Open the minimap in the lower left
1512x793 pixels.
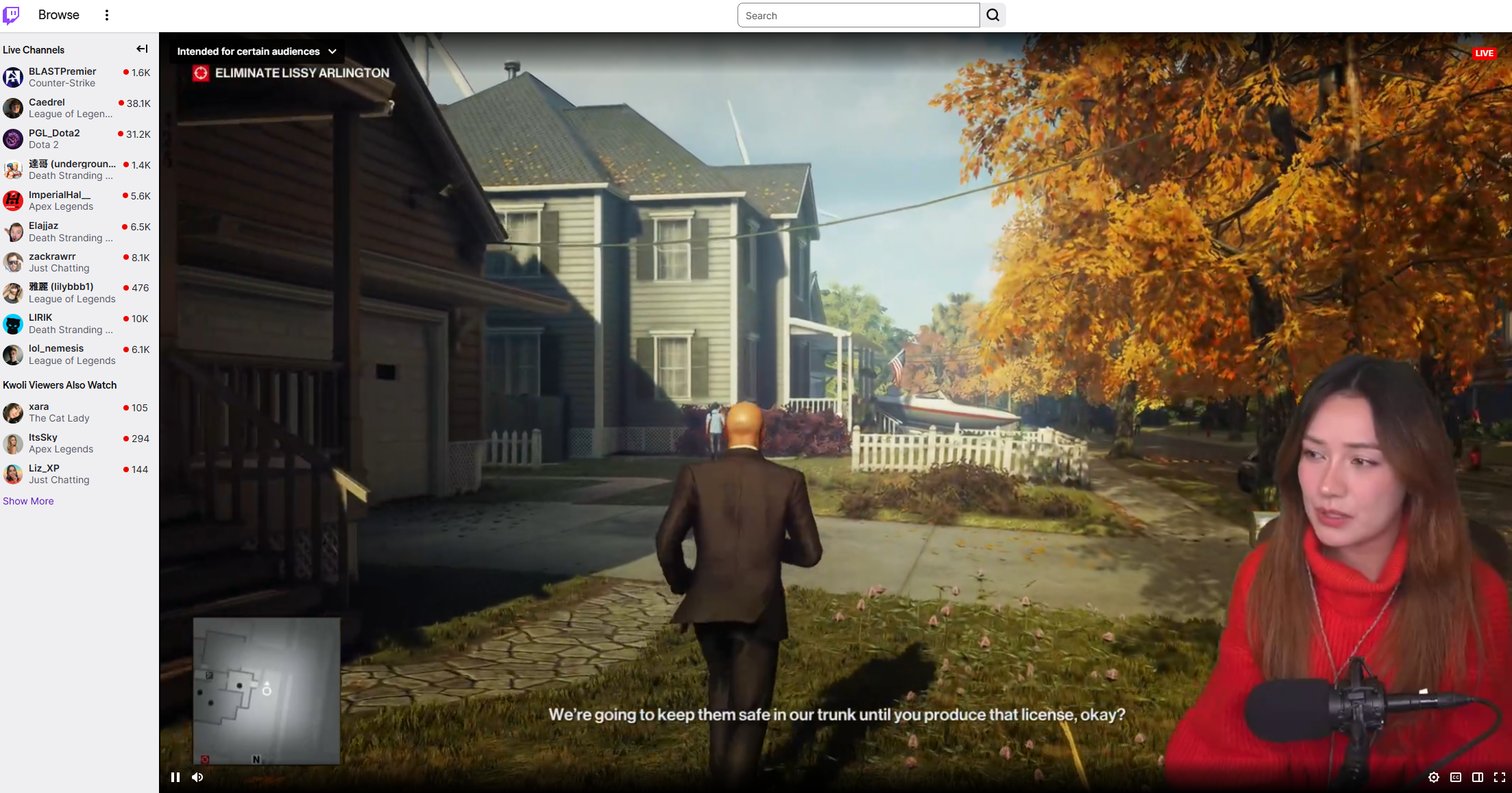click(267, 690)
